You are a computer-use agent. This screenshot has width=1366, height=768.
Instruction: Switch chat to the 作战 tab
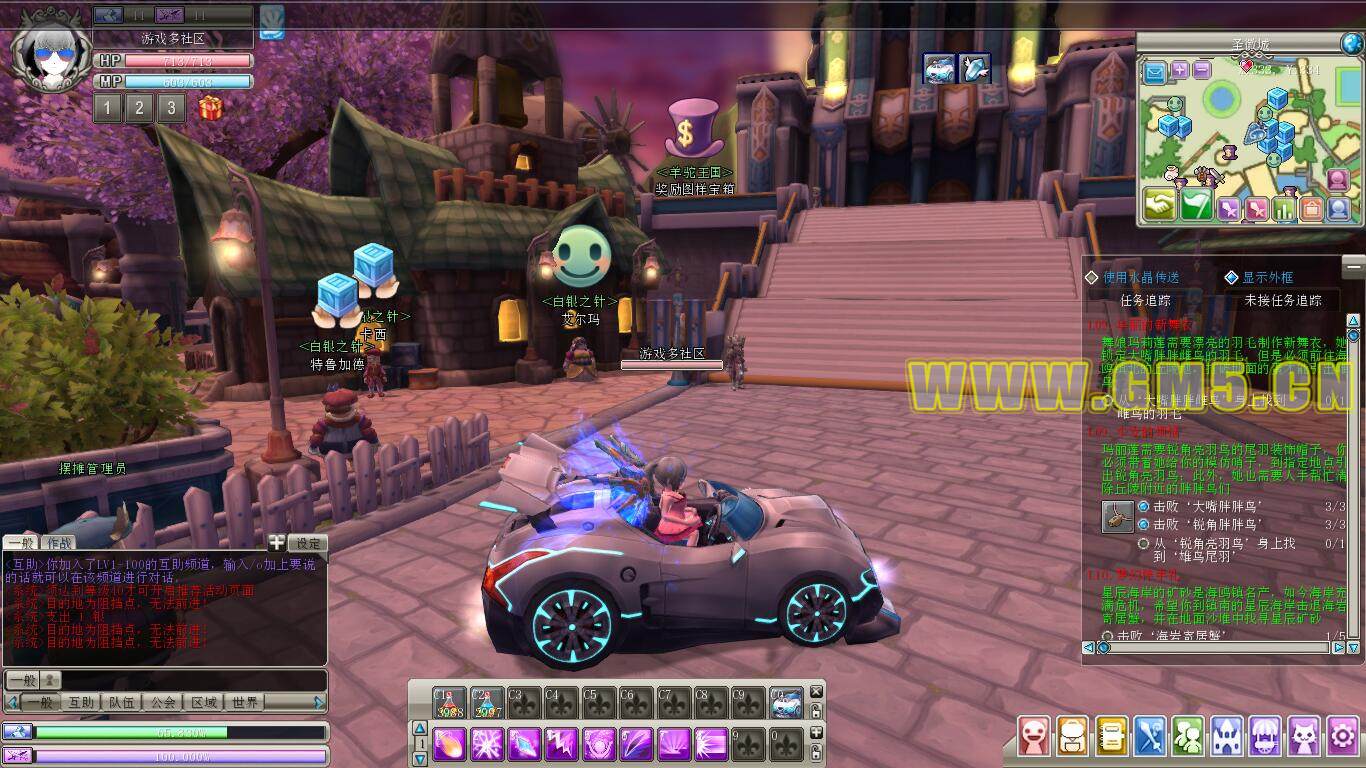tap(57, 543)
